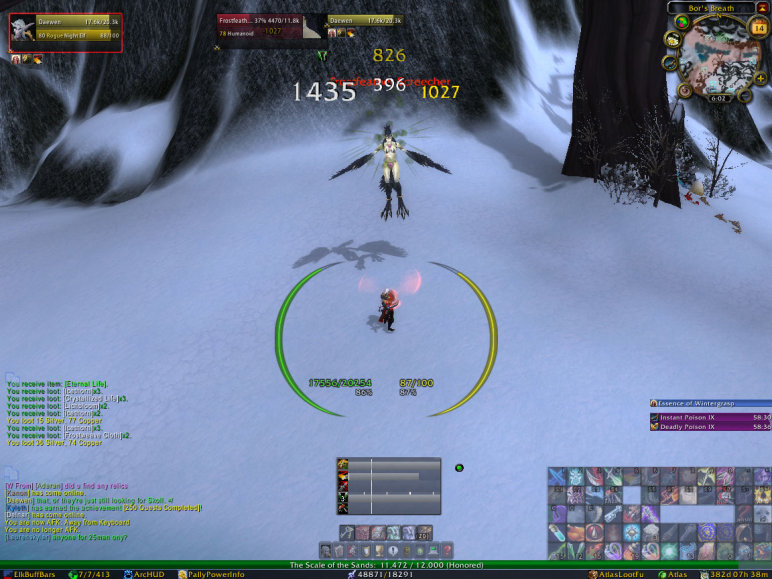Click the Scale of the Sands reputation bar
Image resolution: width=772 pixels, height=579 pixels.
pos(385,565)
